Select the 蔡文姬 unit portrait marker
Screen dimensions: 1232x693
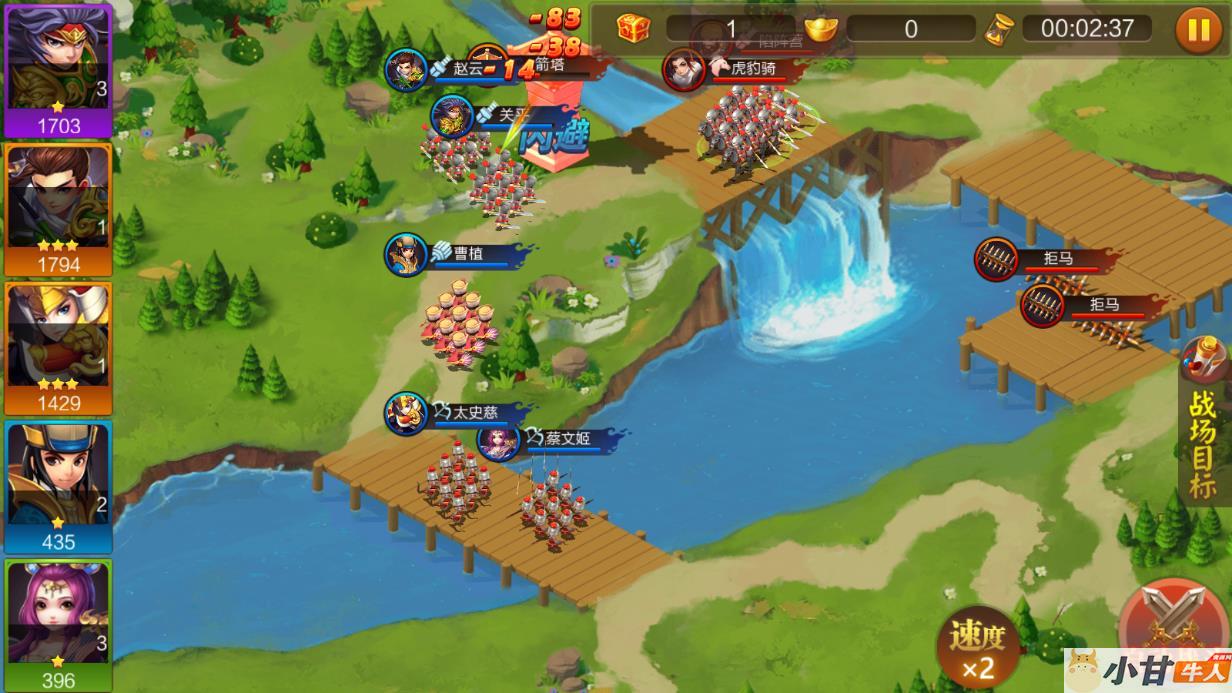click(498, 440)
